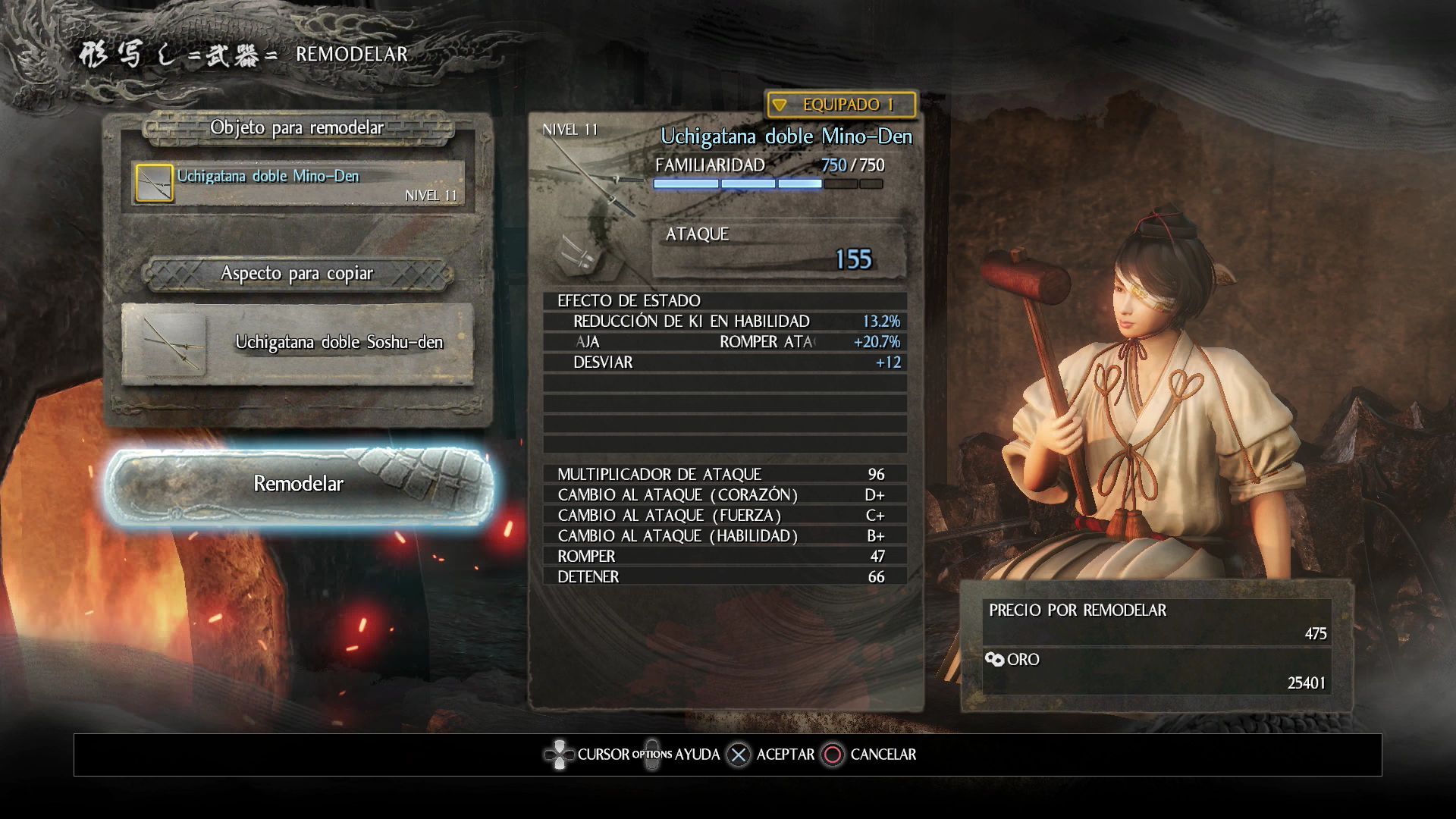The width and height of the screenshot is (1456, 819).
Task: Choose the Uchigatana doble Soshu-den appearance slot
Action: [298, 344]
